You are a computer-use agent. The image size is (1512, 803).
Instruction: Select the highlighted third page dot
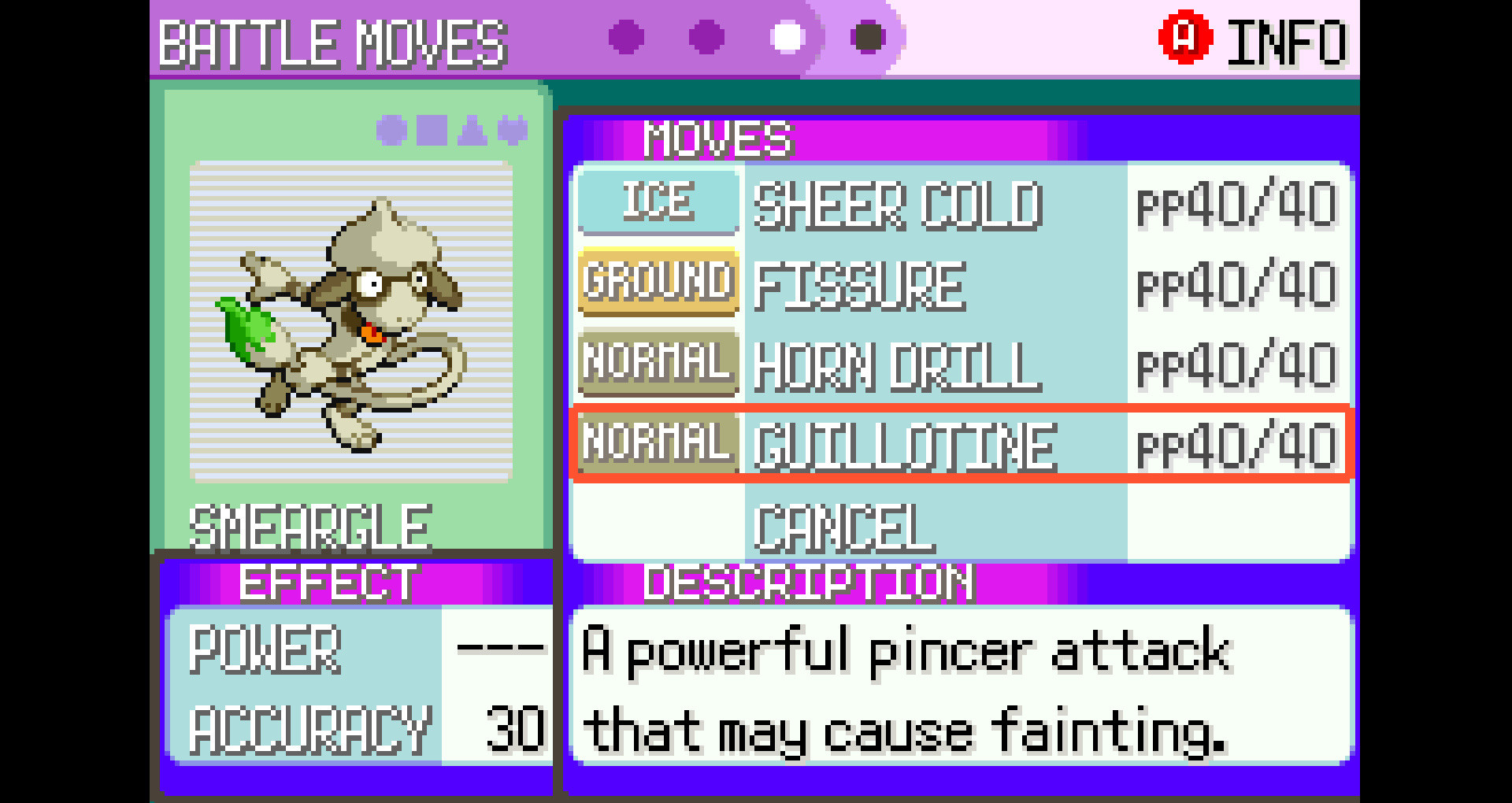785,35
